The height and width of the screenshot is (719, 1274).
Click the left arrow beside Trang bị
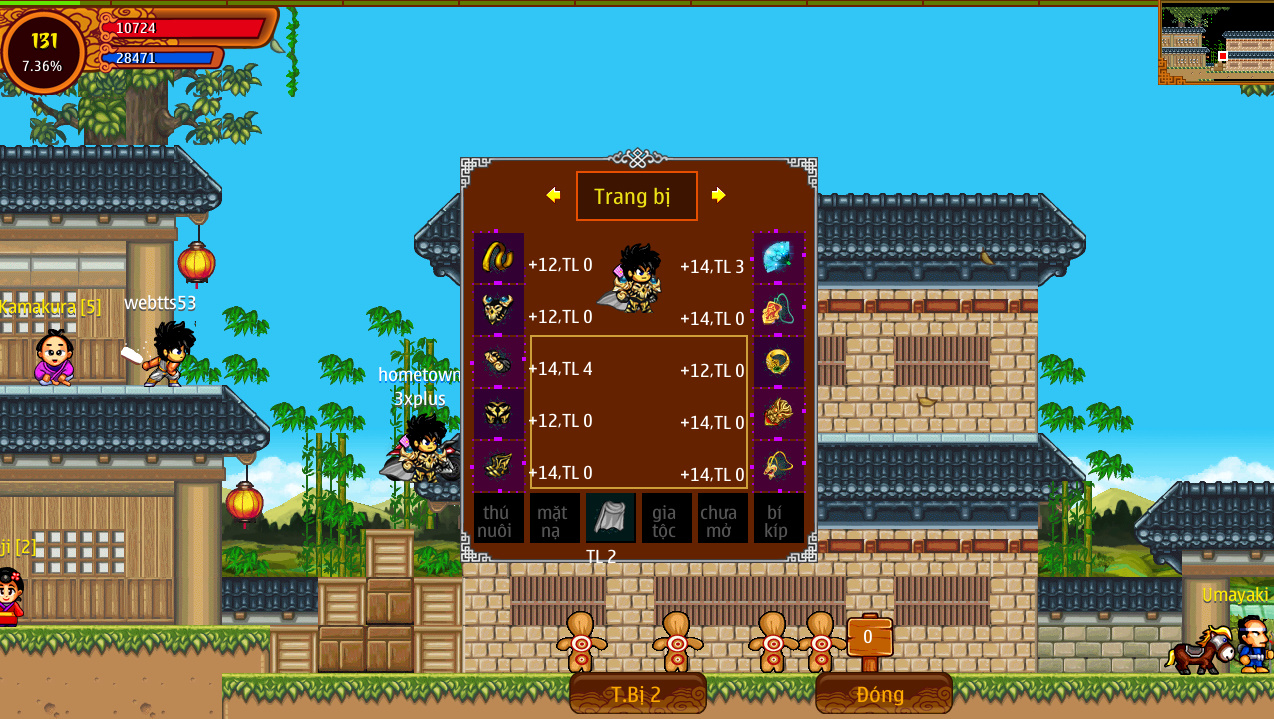553,195
